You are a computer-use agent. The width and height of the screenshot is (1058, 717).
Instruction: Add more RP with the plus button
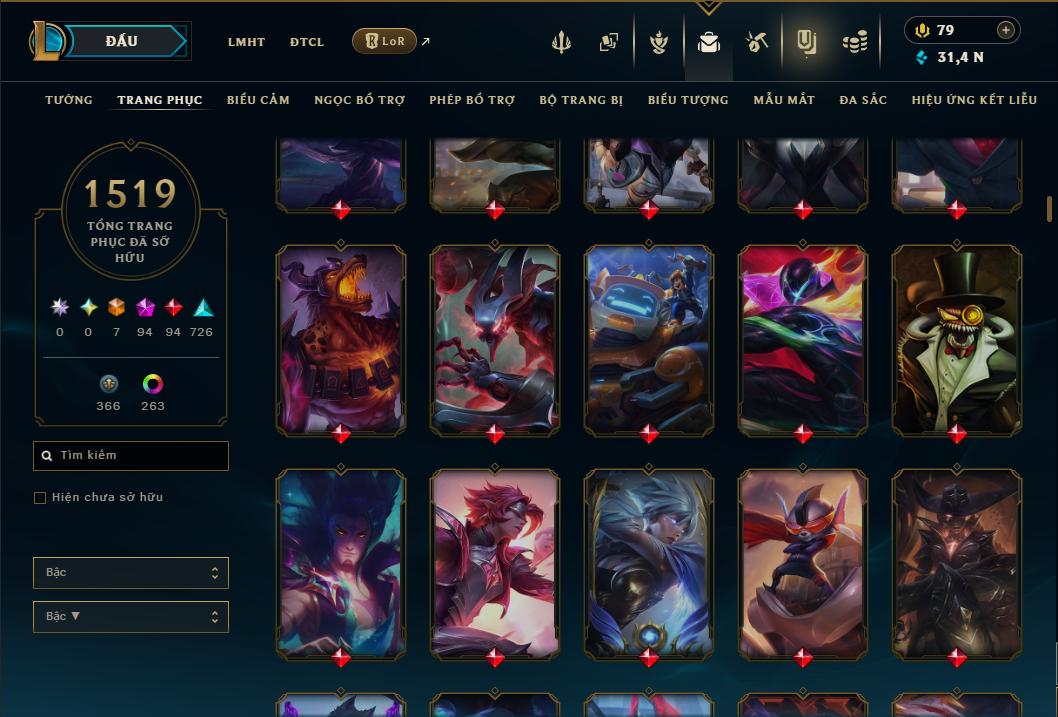pyautogui.click(x=1006, y=30)
